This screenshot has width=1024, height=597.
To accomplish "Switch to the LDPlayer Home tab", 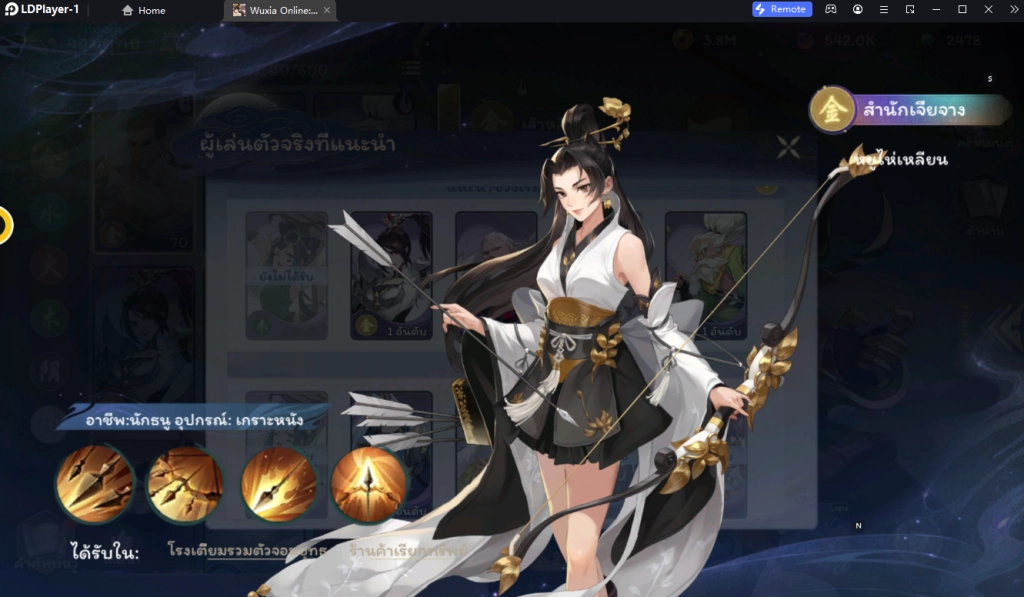I will [x=143, y=10].
